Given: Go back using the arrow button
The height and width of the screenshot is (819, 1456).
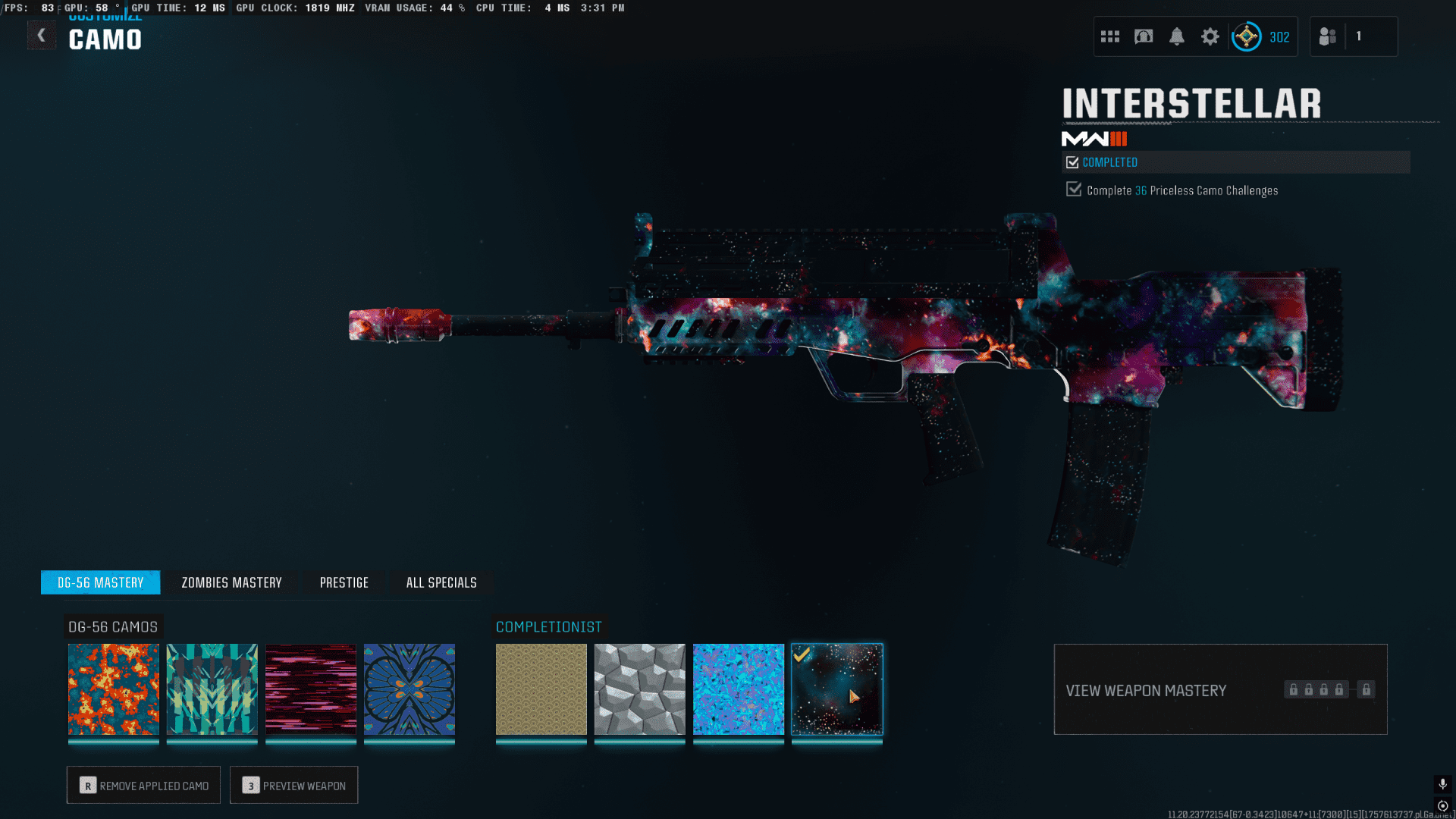Looking at the screenshot, I should pyautogui.click(x=42, y=36).
